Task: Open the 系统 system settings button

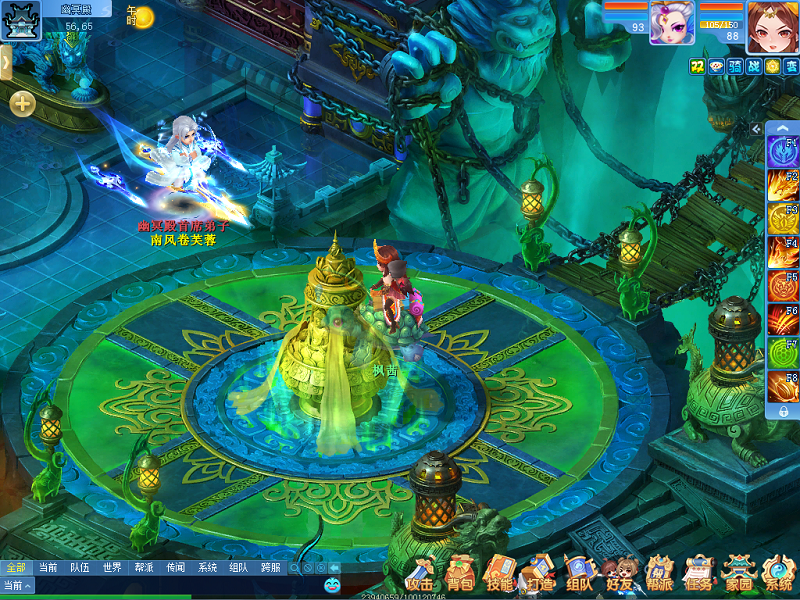Action: pyautogui.click(x=778, y=574)
